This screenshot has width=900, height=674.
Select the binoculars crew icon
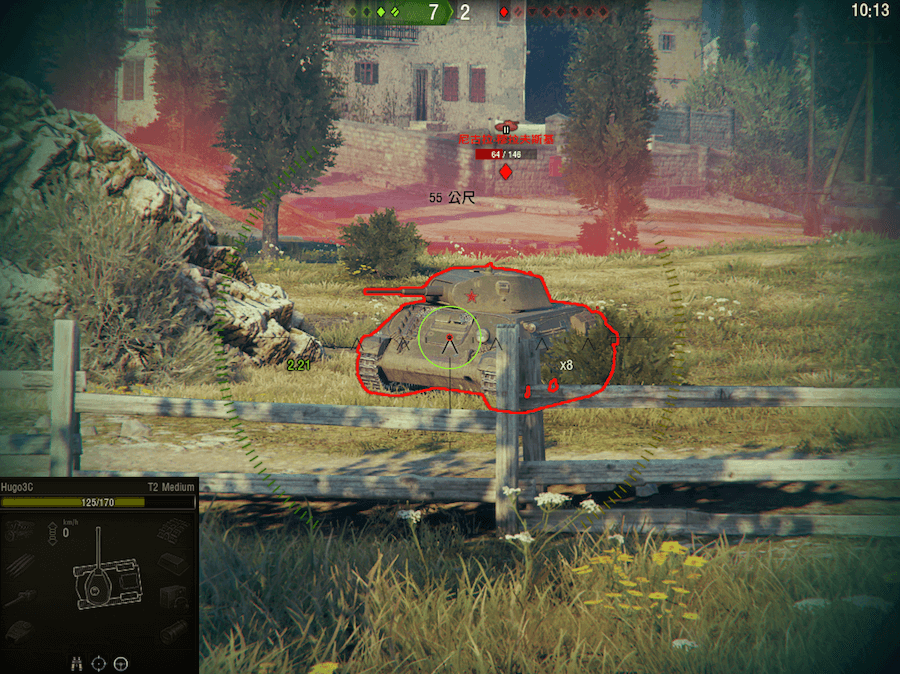click(x=77, y=662)
